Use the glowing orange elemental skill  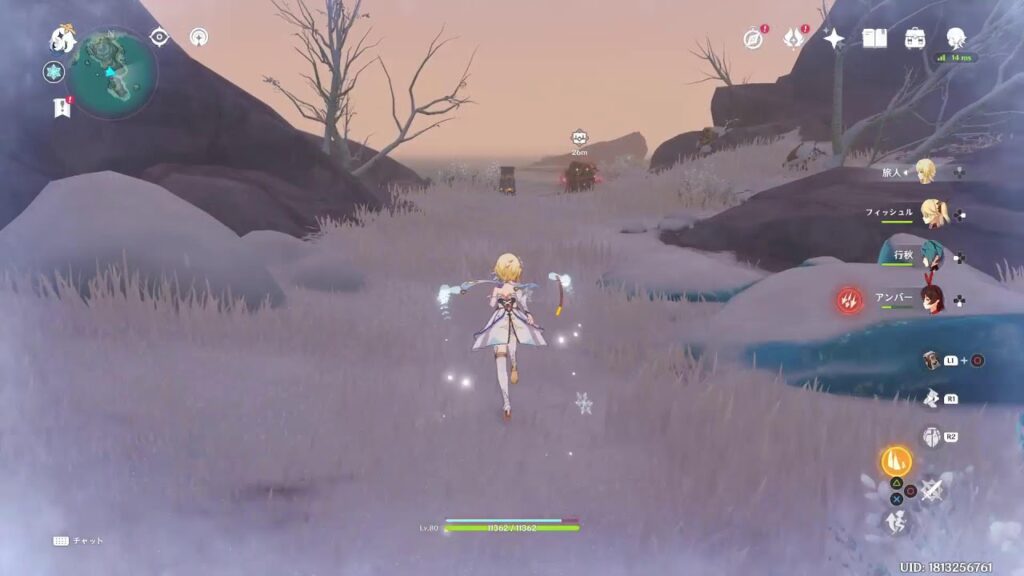(895, 461)
